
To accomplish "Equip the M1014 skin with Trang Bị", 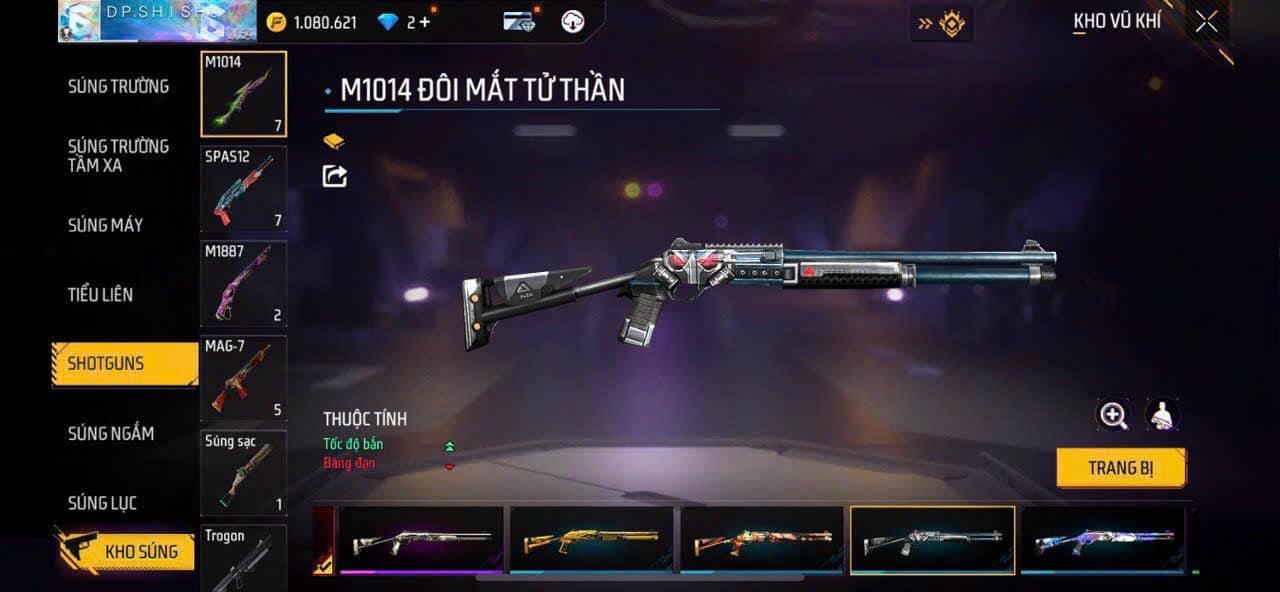I will point(1120,467).
